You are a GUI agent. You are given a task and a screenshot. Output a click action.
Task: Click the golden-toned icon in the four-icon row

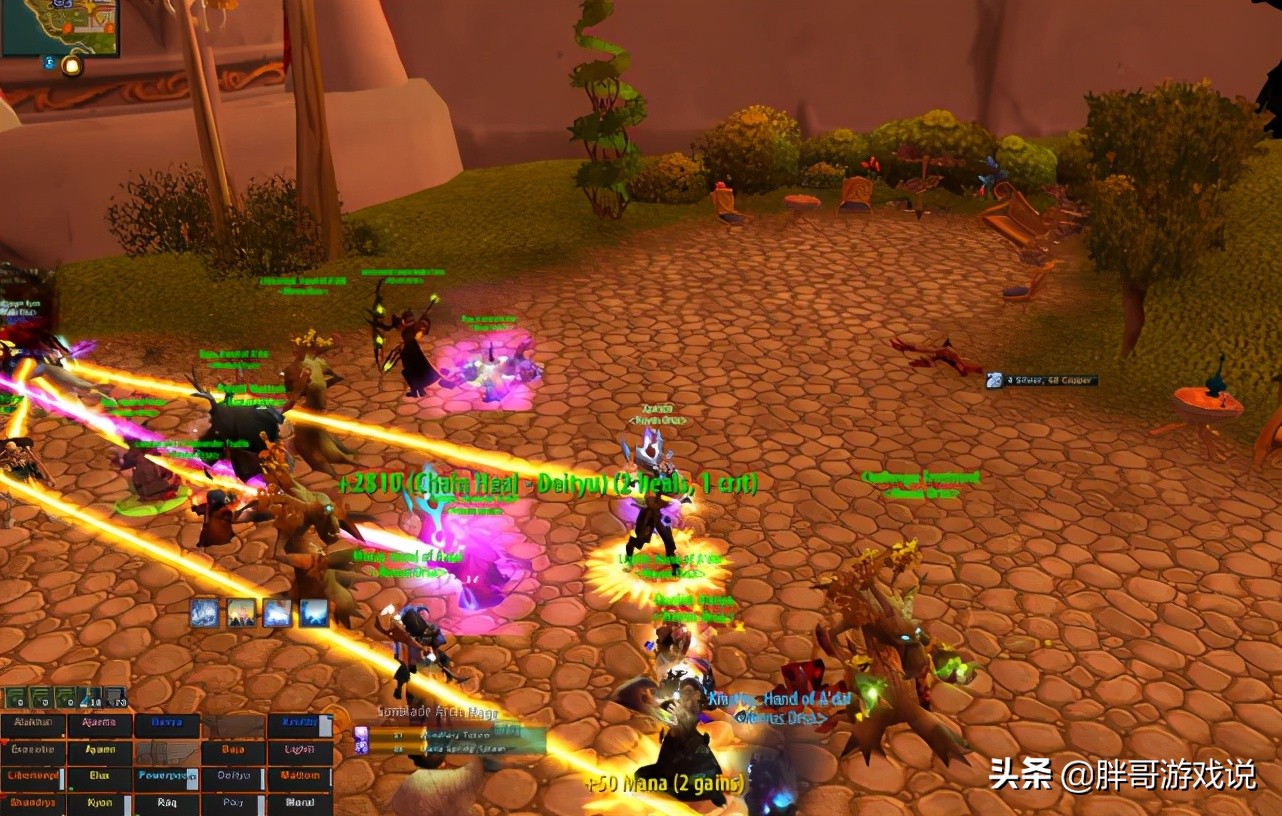(x=241, y=613)
